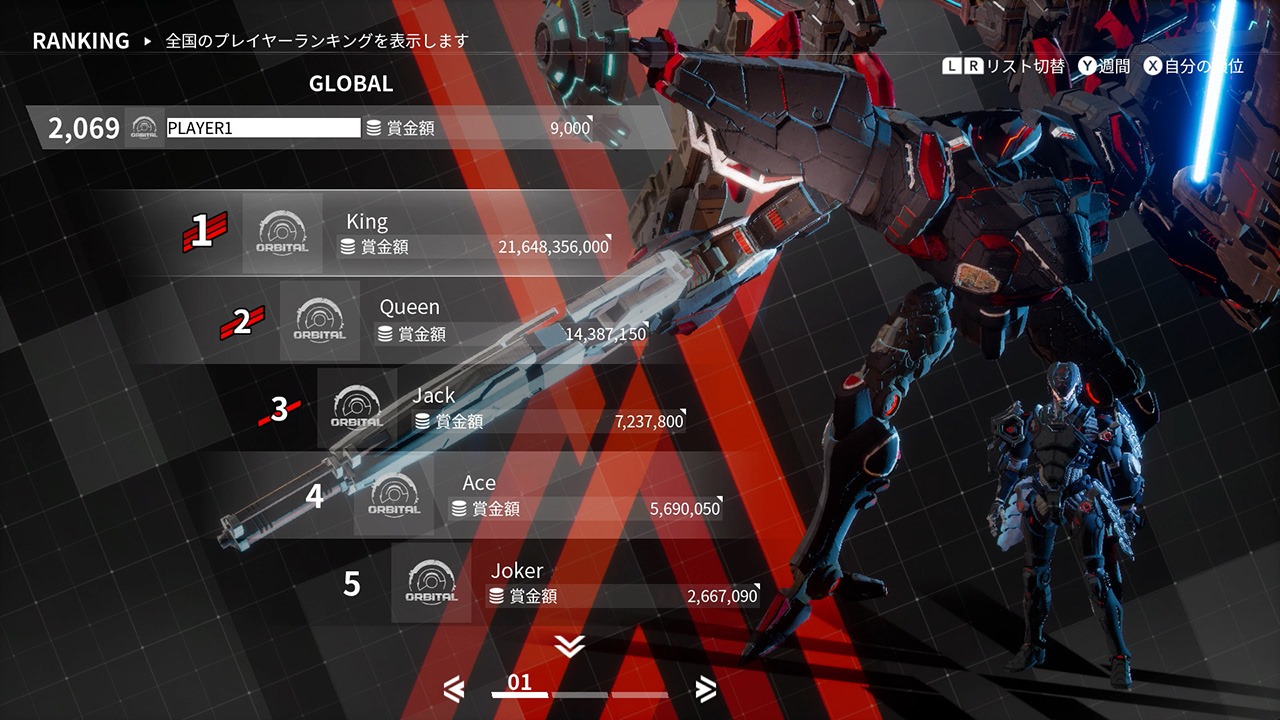Select the page 01 indicator
Viewport: 1280px width, 720px height.
click(520, 686)
